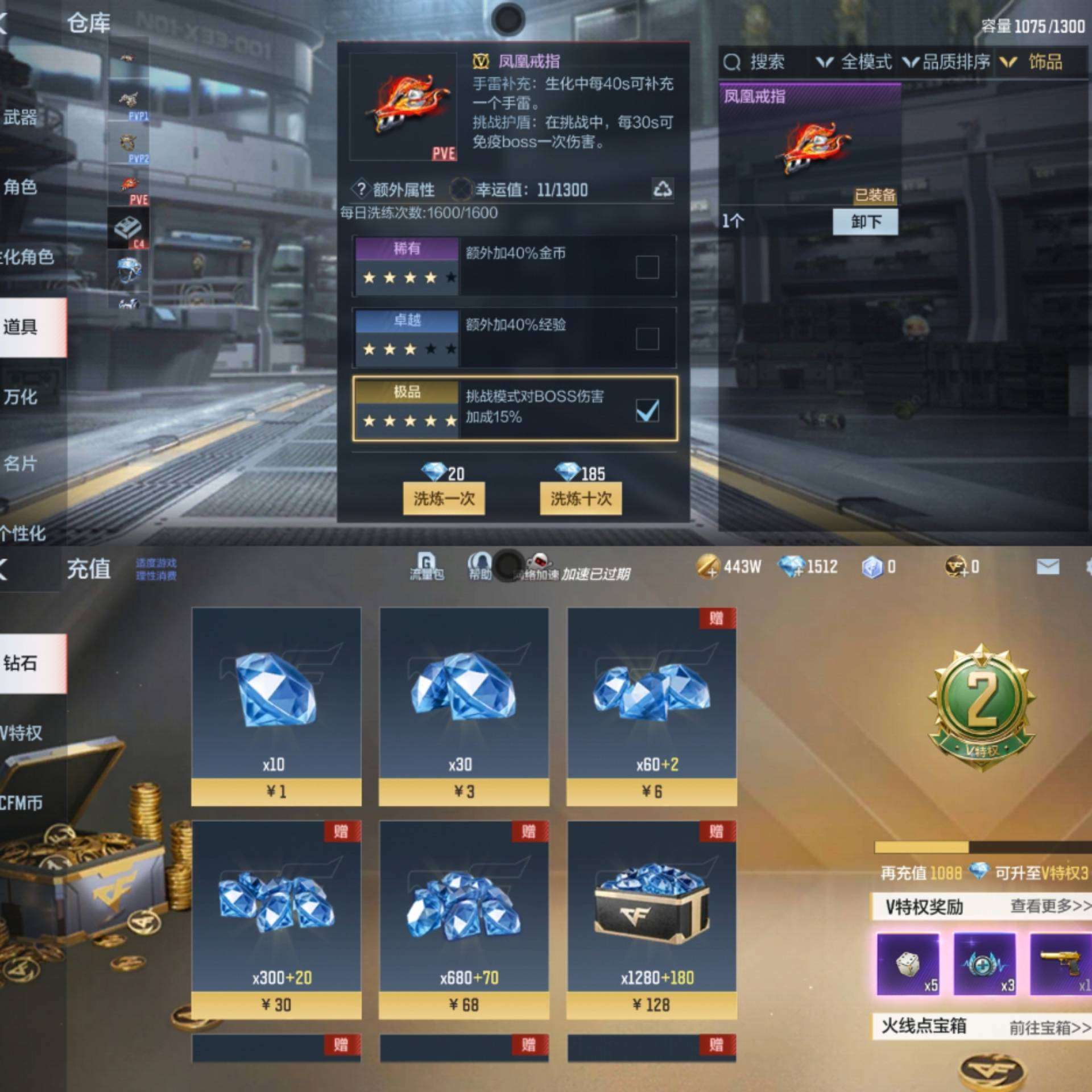Open the V特权 privilege tab
The image size is (1092, 1092).
23,733
